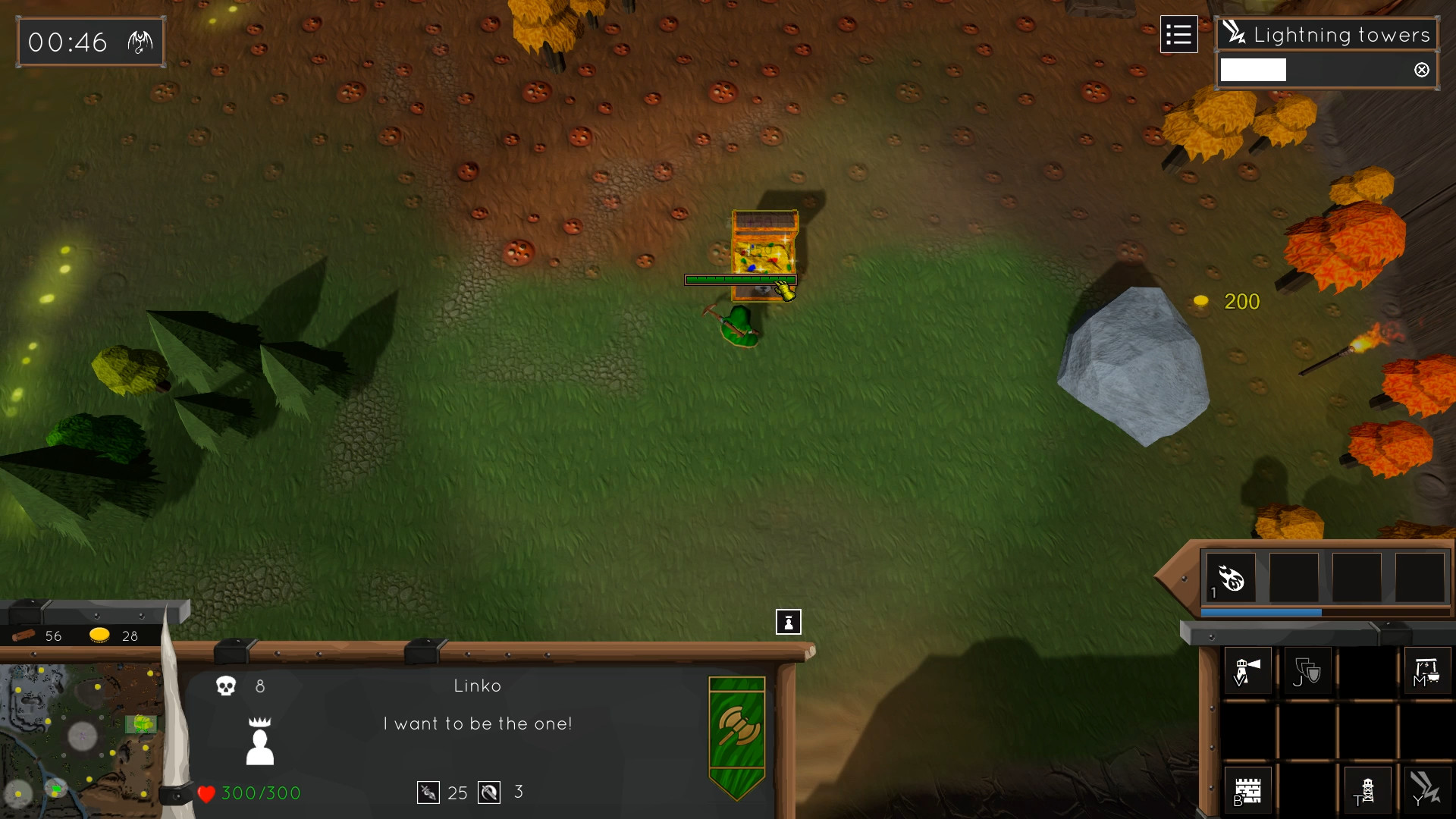This screenshot has width=1456, height=819.
Task: Select the mine cart building icon labeled M
Action: click(x=1427, y=670)
